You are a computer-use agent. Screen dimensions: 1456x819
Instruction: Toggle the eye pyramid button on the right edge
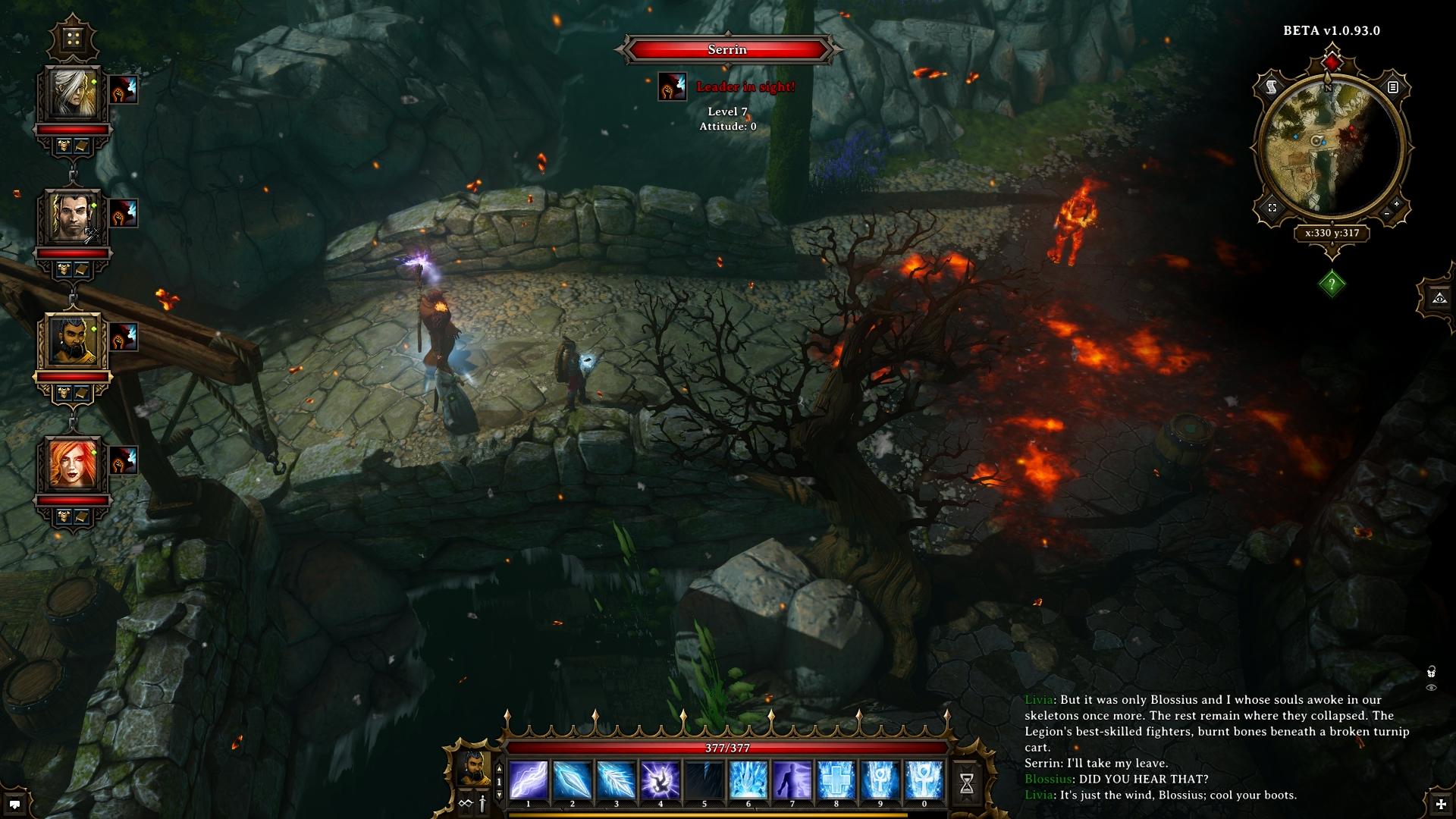tap(1439, 298)
